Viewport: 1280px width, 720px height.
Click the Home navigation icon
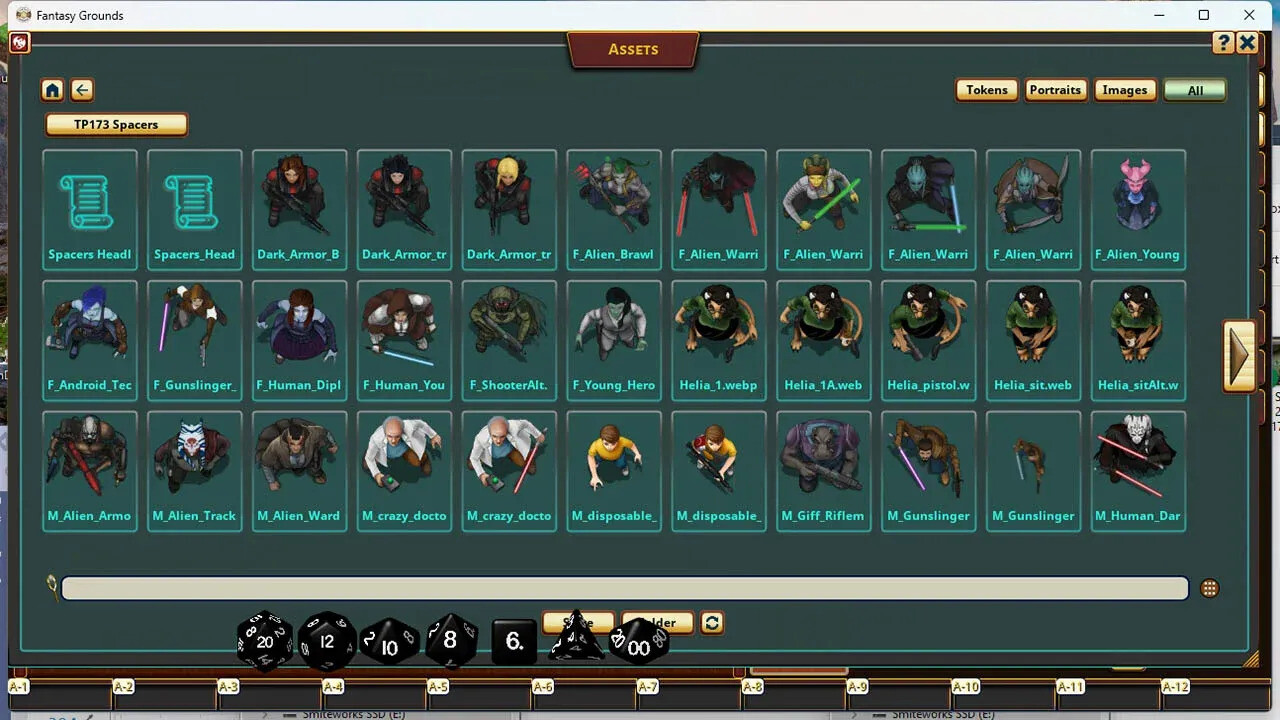click(51, 90)
